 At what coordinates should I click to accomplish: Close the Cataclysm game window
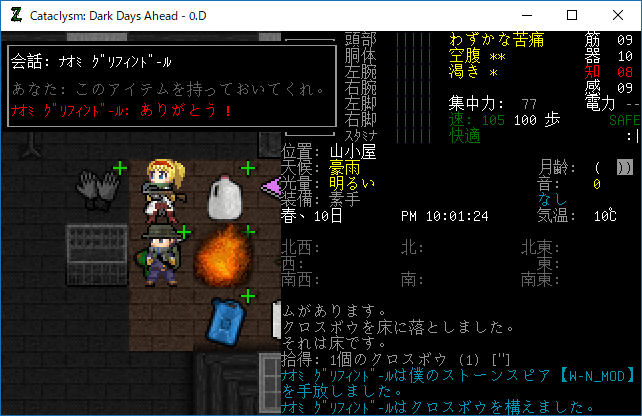616,15
